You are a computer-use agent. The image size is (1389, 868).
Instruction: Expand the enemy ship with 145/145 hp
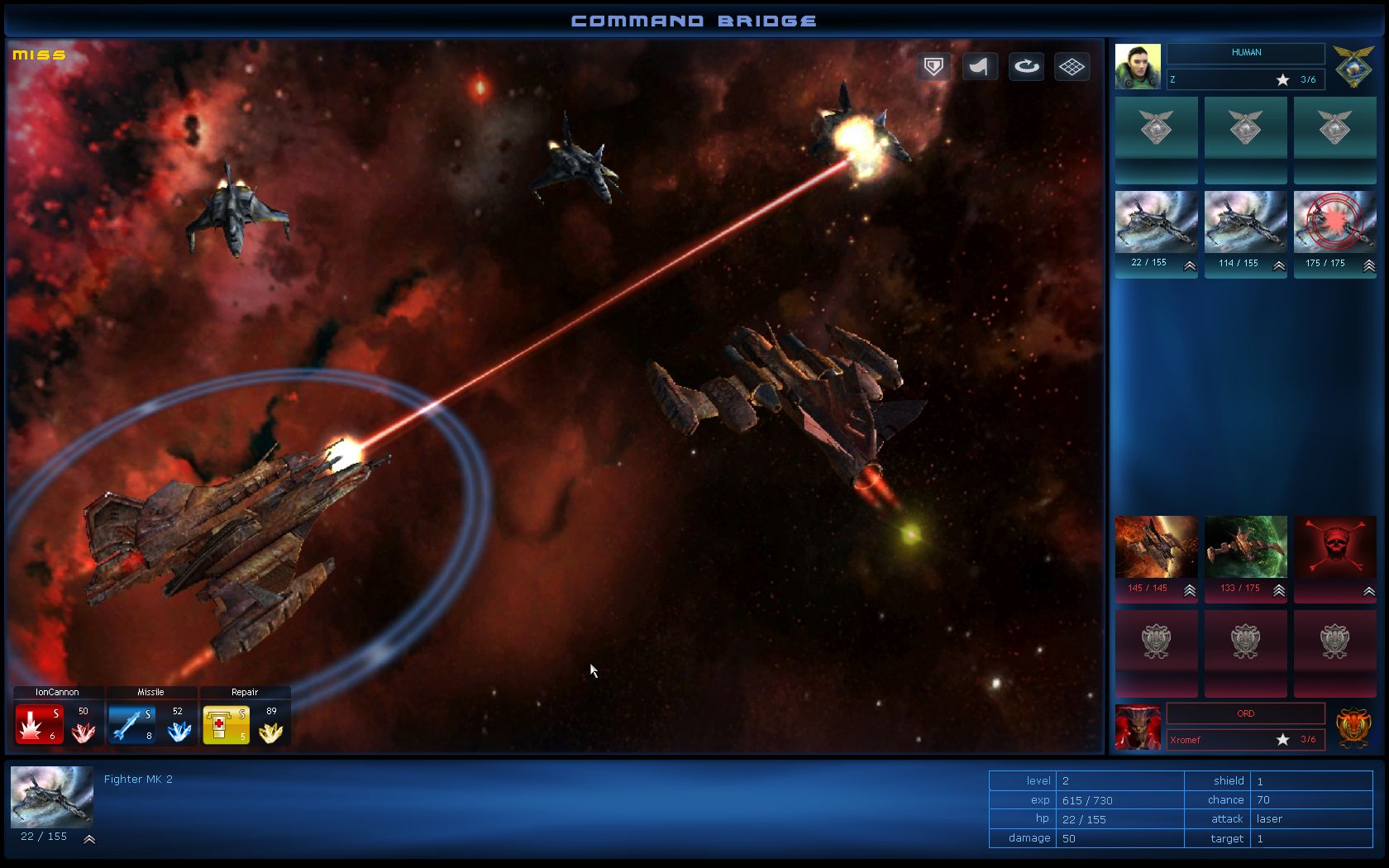coord(1188,592)
